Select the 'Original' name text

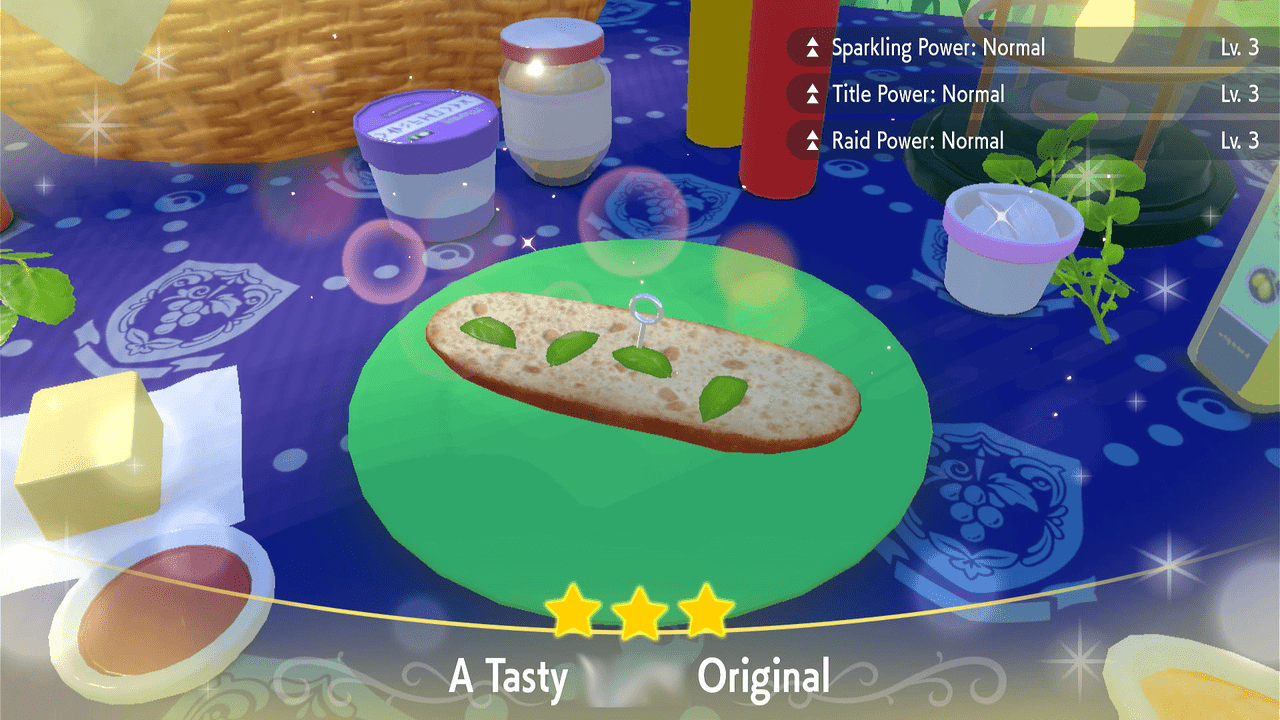coord(765,676)
